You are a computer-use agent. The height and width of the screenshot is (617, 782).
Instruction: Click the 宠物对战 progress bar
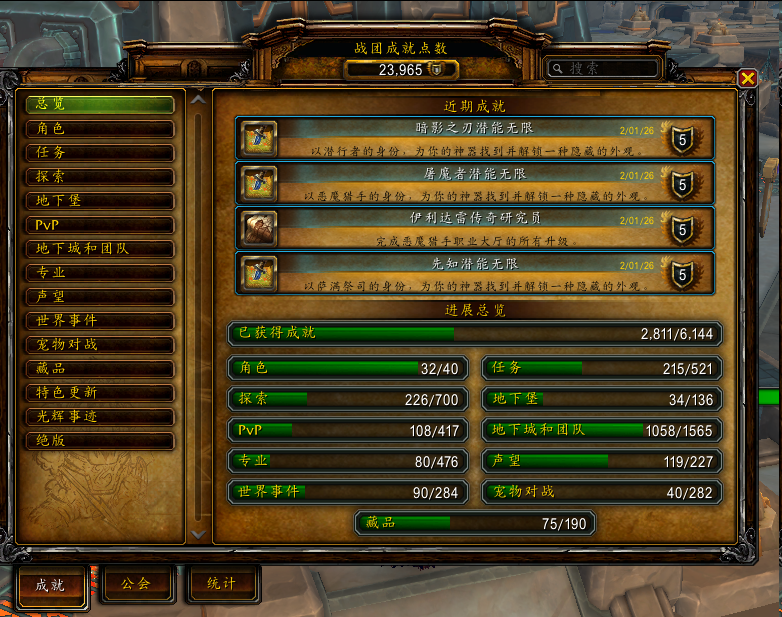(x=602, y=492)
